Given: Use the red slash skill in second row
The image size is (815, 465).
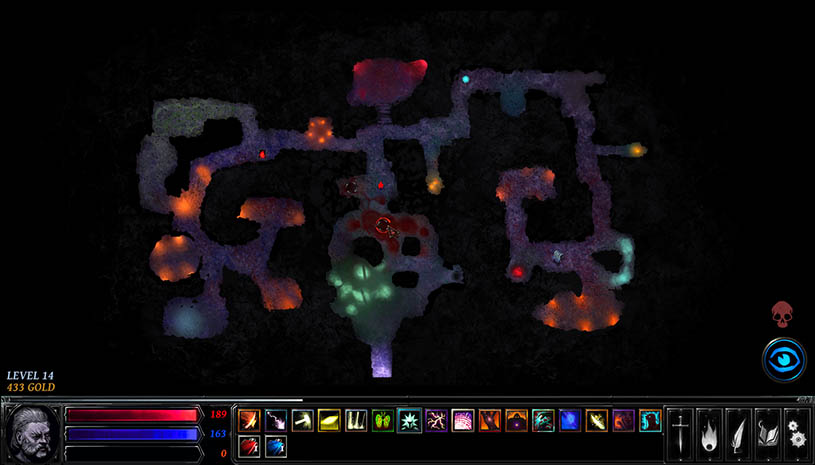Looking at the screenshot, I should [249, 446].
